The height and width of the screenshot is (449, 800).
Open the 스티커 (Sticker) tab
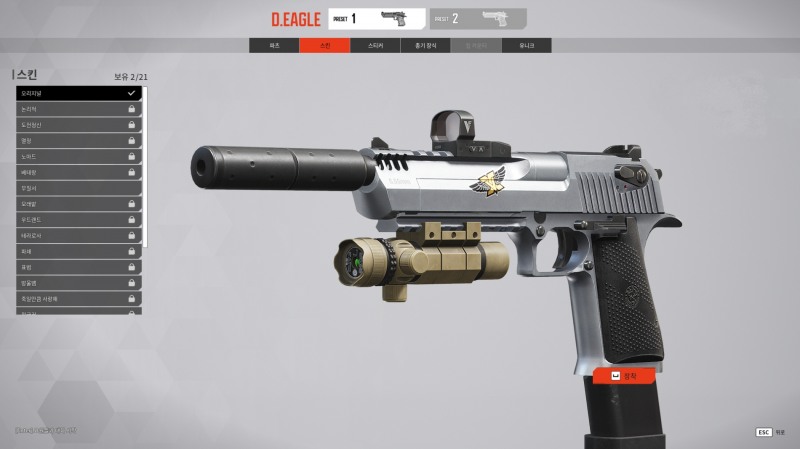coord(375,46)
